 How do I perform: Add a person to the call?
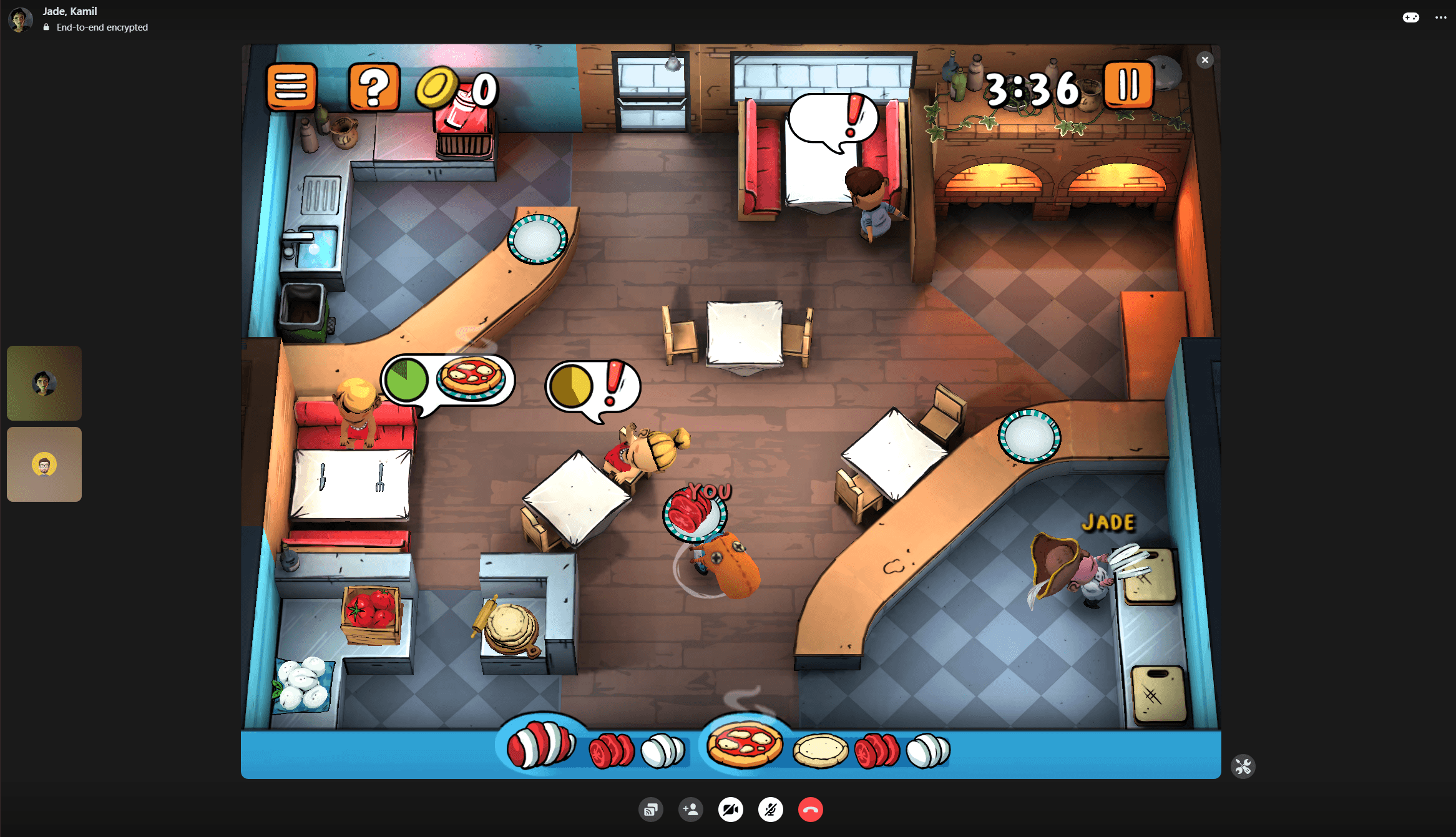coord(691,810)
